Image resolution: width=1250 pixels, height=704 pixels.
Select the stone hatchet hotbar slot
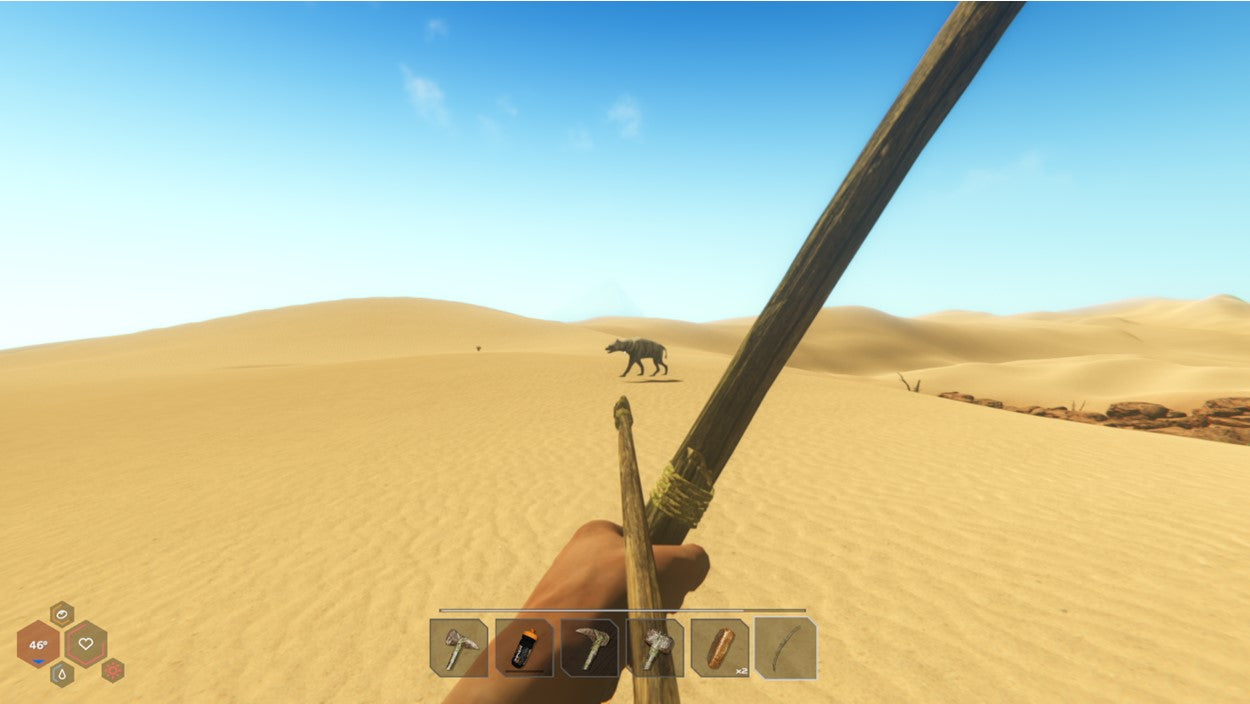coord(459,648)
